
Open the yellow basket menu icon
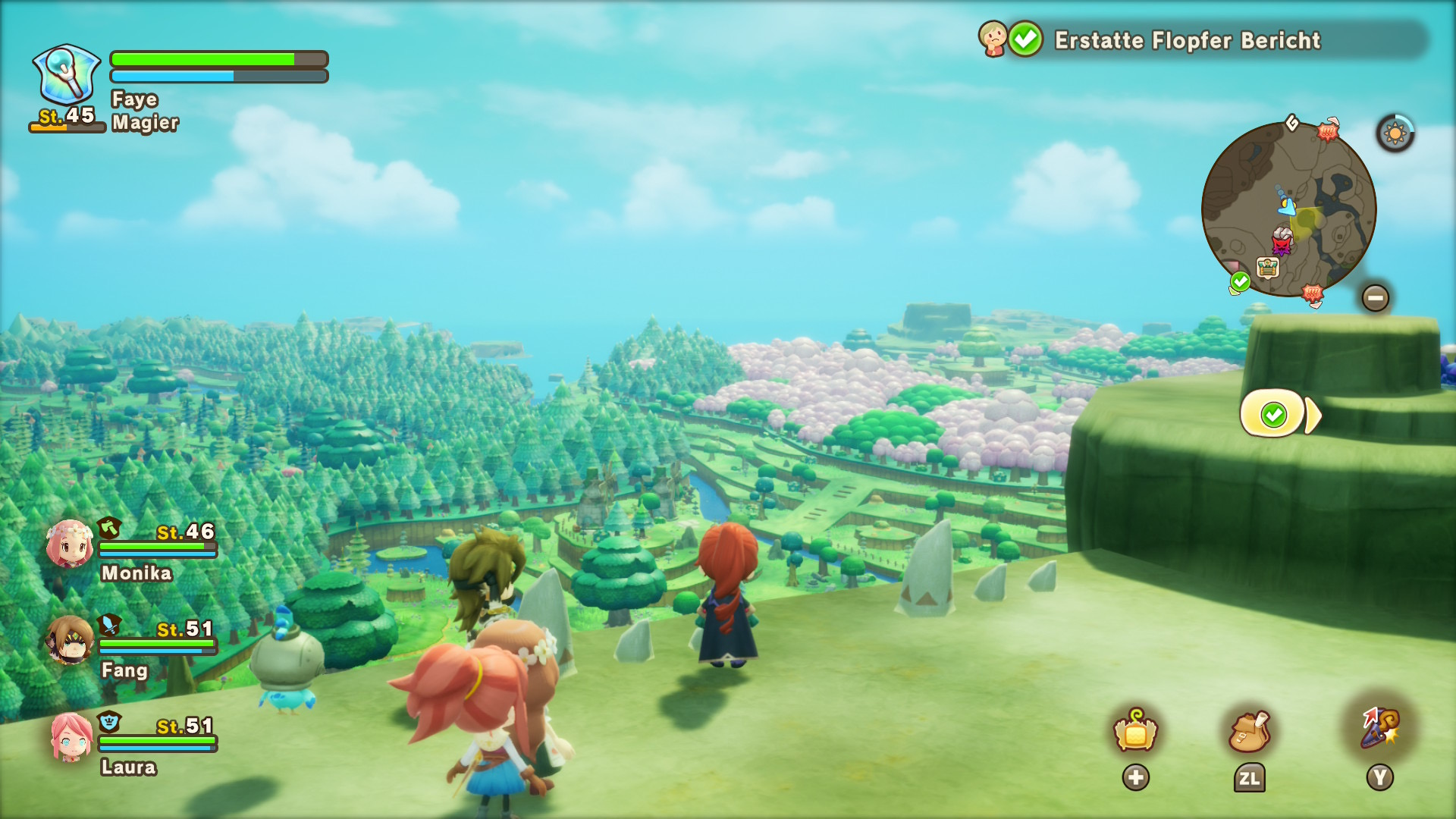click(1135, 732)
